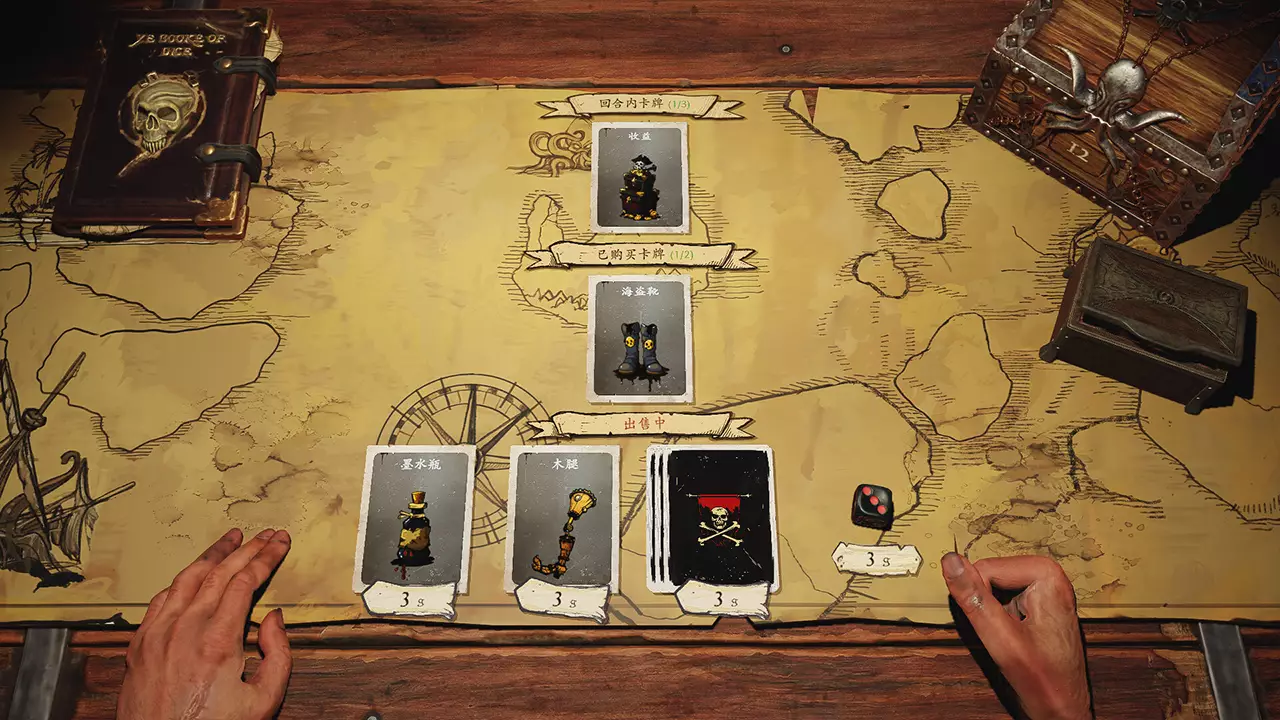Click the 3g price scroll beside the die
The height and width of the screenshot is (720, 1280).
876,558
